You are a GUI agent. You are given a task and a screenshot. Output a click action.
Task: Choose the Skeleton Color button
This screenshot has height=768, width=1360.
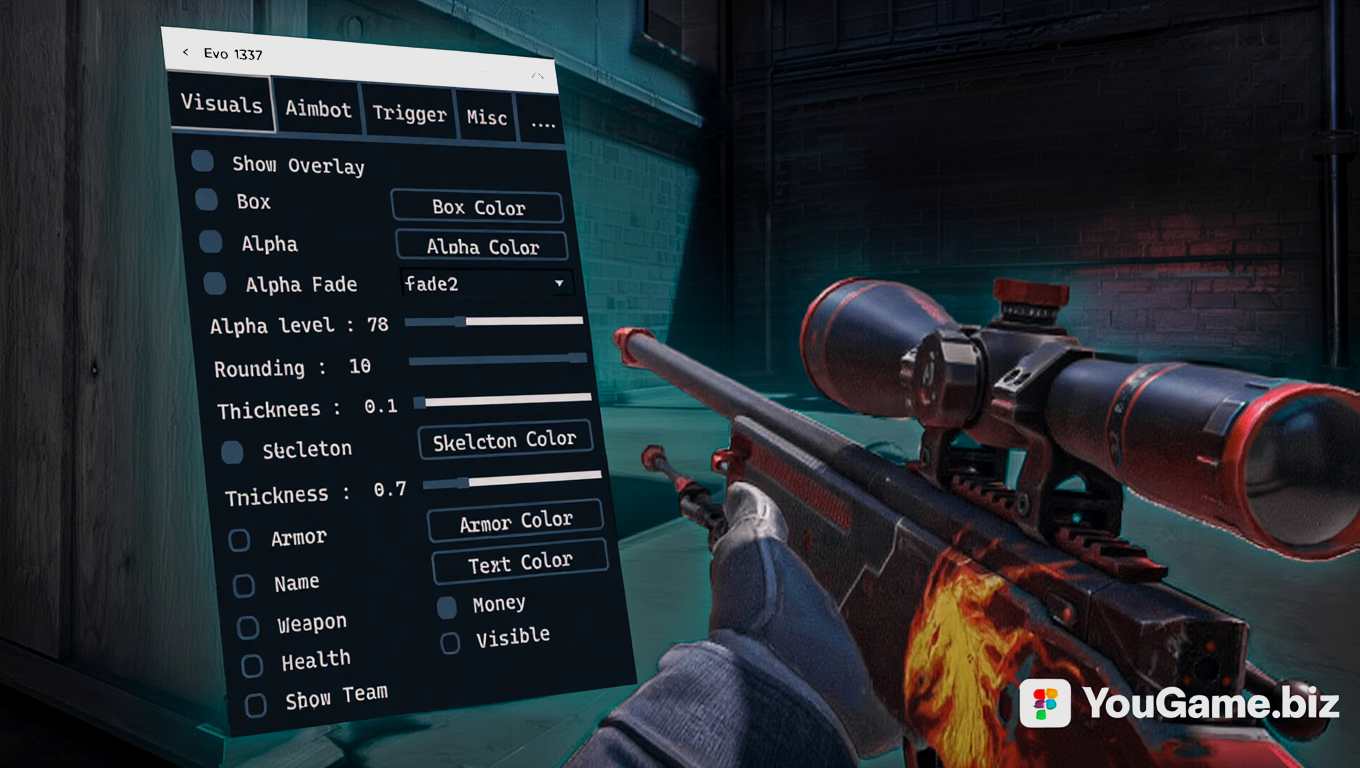click(x=505, y=440)
